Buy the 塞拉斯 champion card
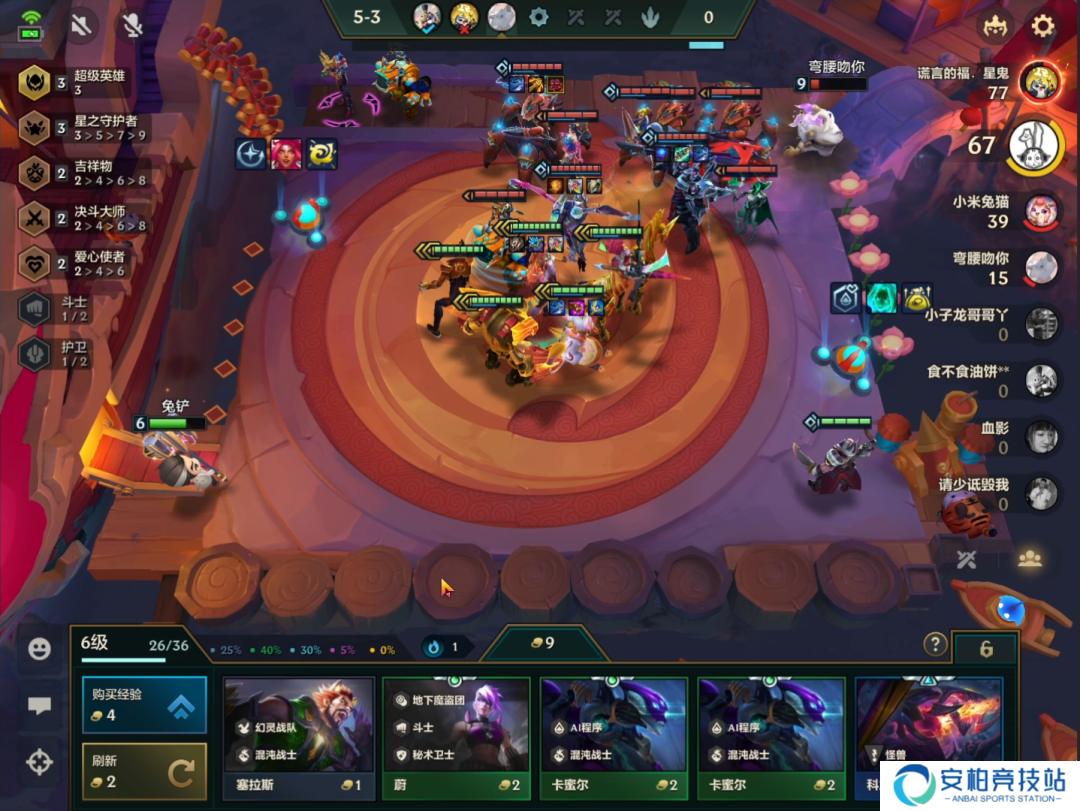 pyautogui.click(x=299, y=738)
